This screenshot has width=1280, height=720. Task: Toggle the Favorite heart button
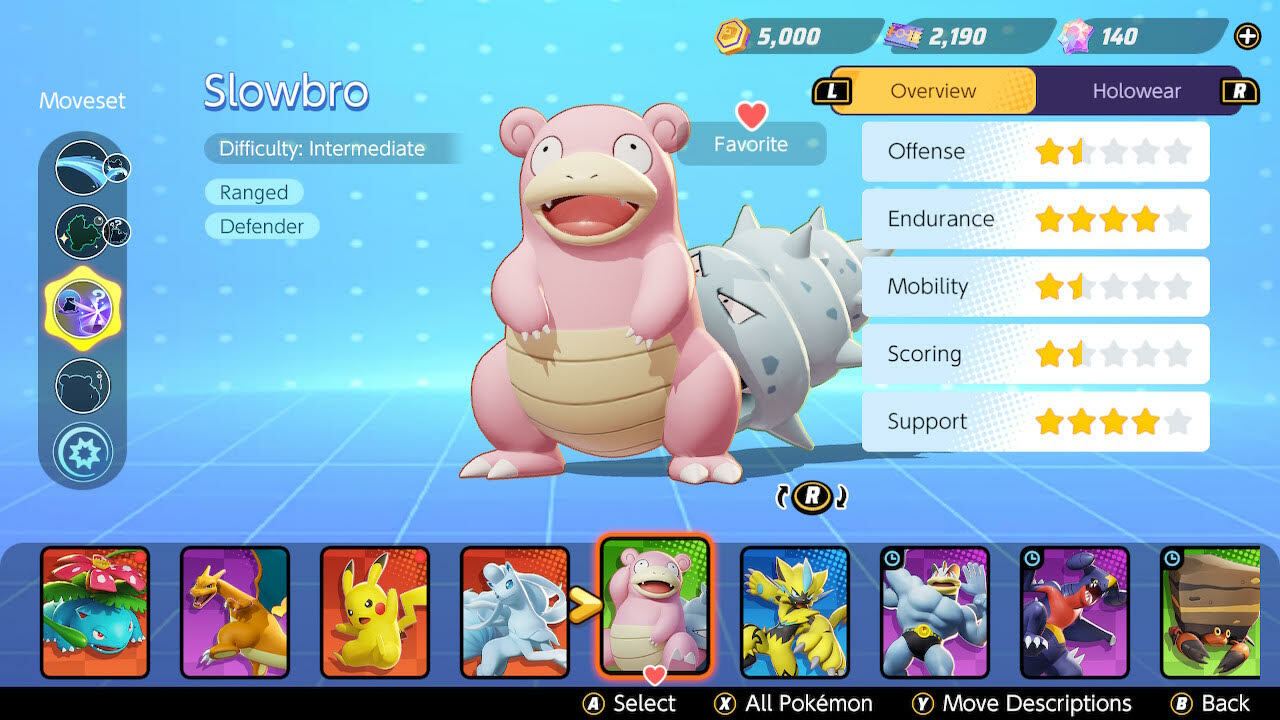tap(751, 132)
